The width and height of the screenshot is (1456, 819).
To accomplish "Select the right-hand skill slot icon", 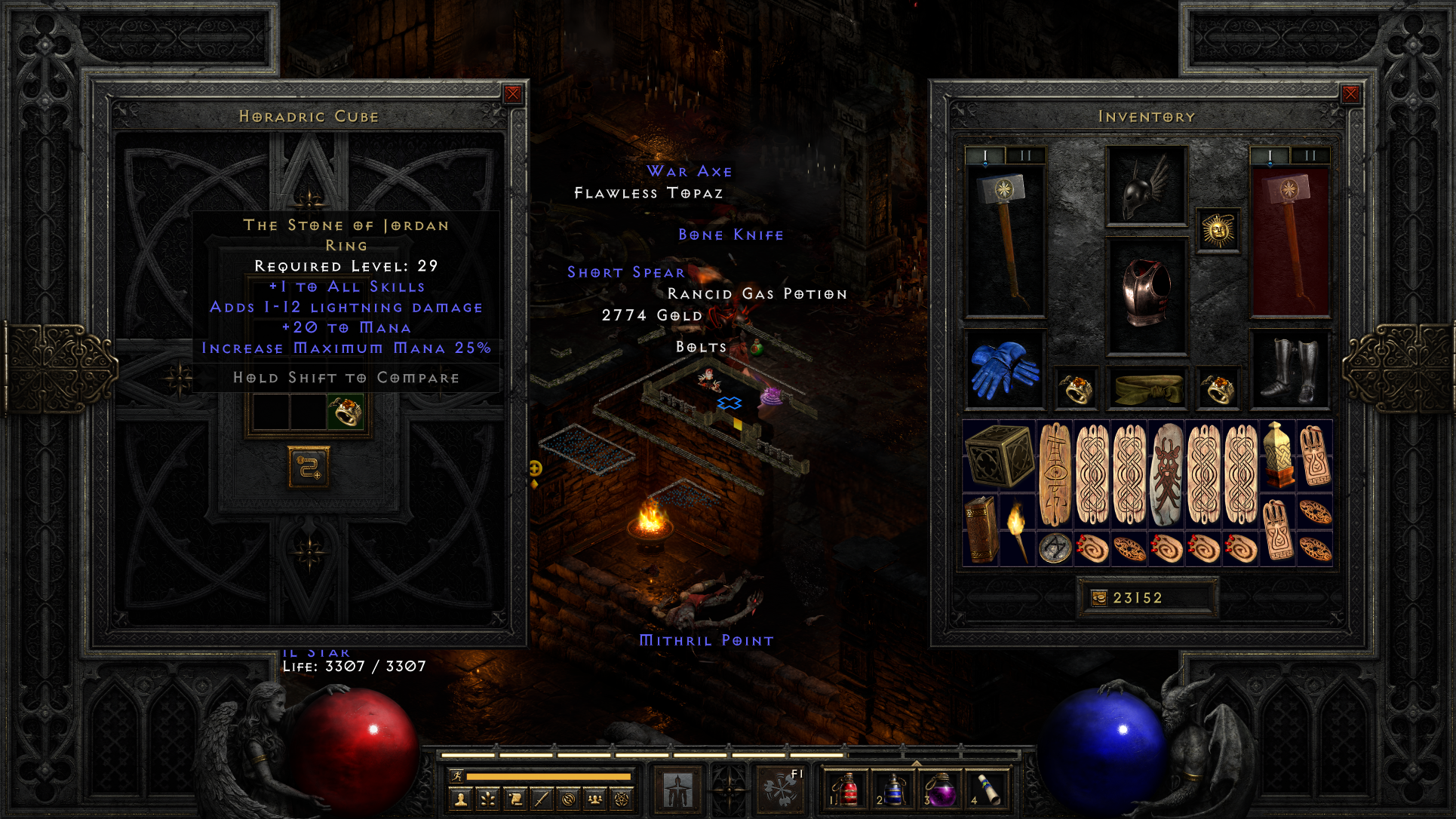I will pyautogui.click(x=781, y=788).
